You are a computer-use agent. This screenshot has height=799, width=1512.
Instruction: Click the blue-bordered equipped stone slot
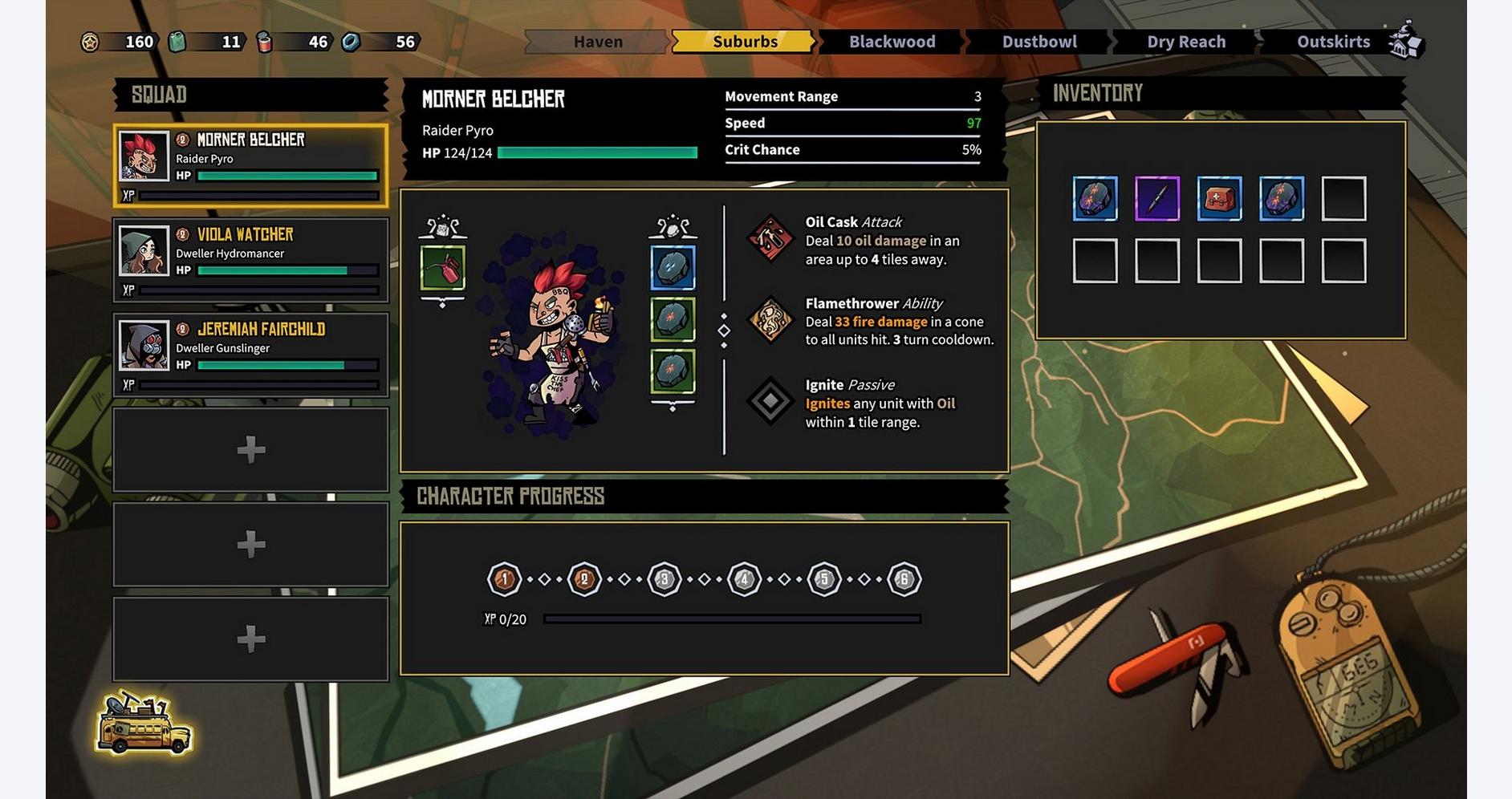[x=673, y=268]
